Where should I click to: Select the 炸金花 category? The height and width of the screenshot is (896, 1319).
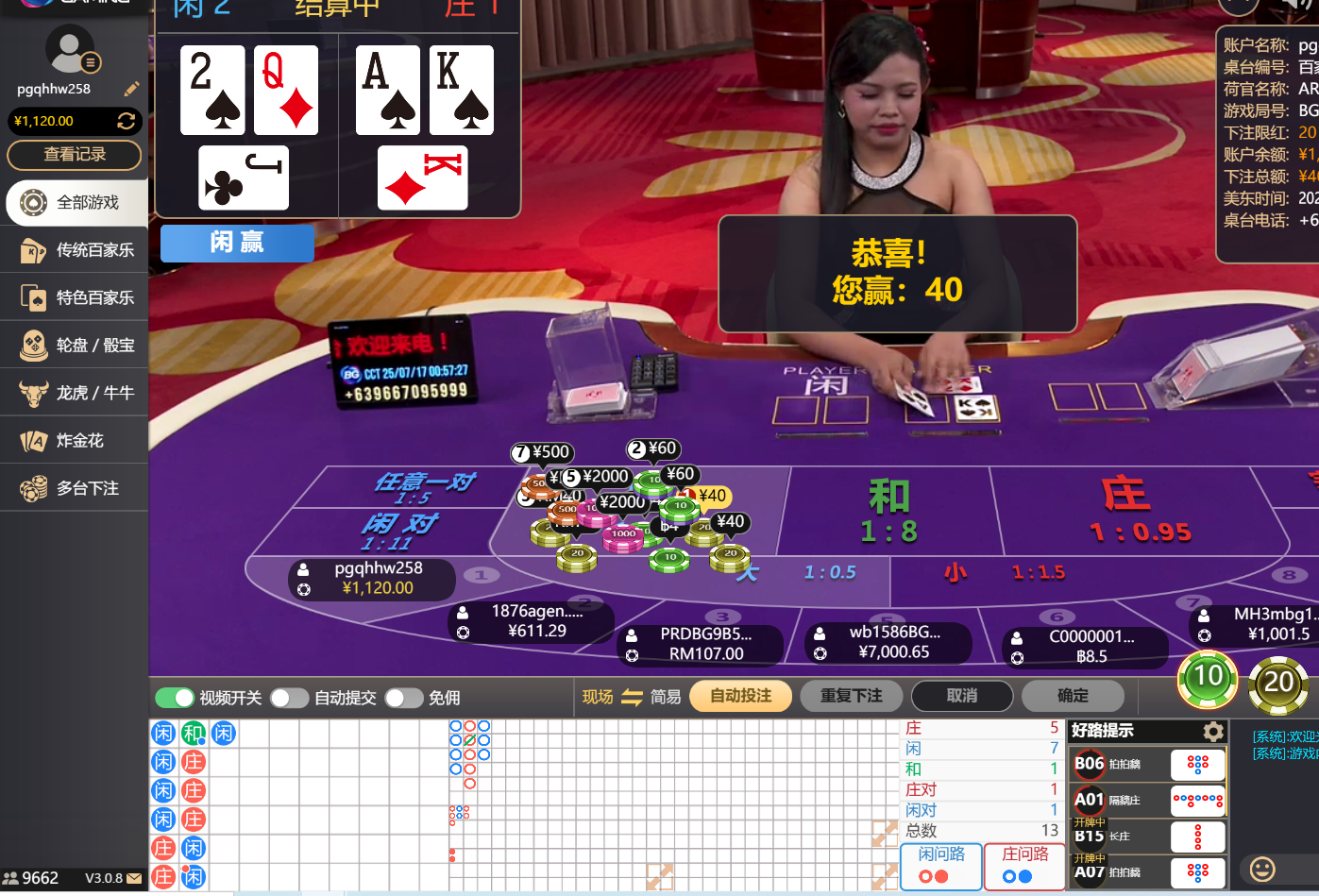tap(76, 441)
